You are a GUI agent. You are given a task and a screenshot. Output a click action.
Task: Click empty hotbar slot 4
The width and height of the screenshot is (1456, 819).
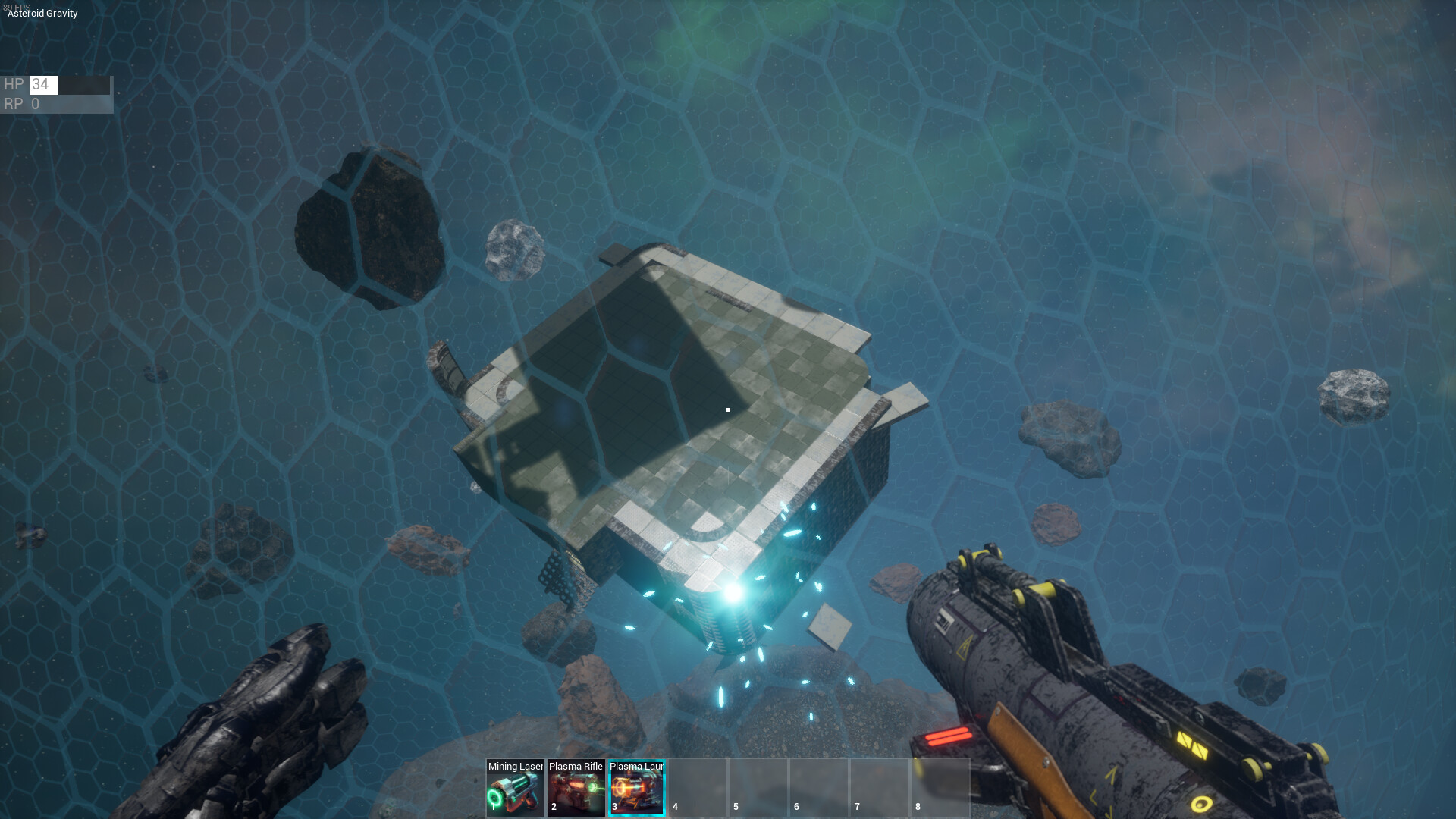click(x=697, y=789)
